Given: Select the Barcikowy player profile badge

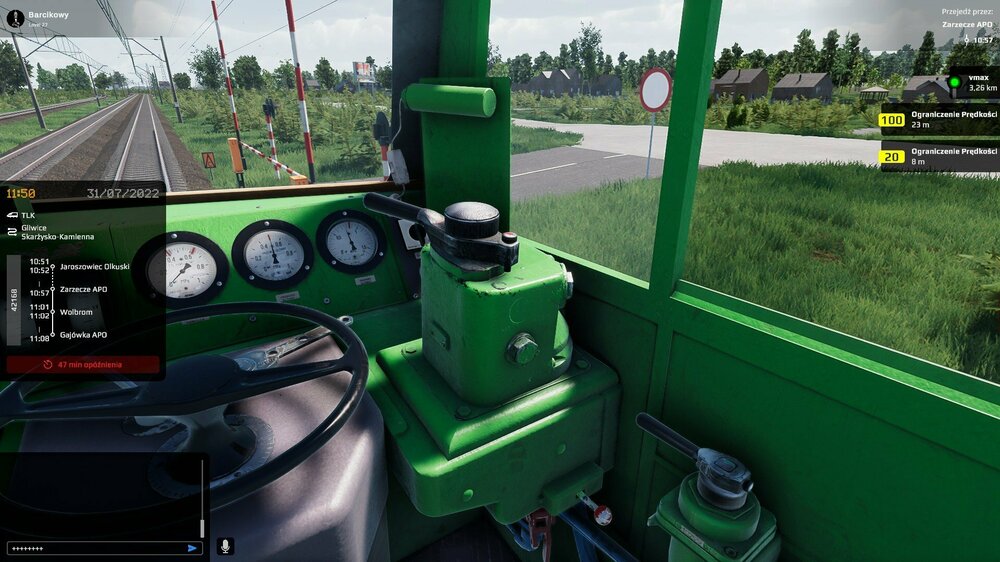Looking at the screenshot, I should coord(38,18).
